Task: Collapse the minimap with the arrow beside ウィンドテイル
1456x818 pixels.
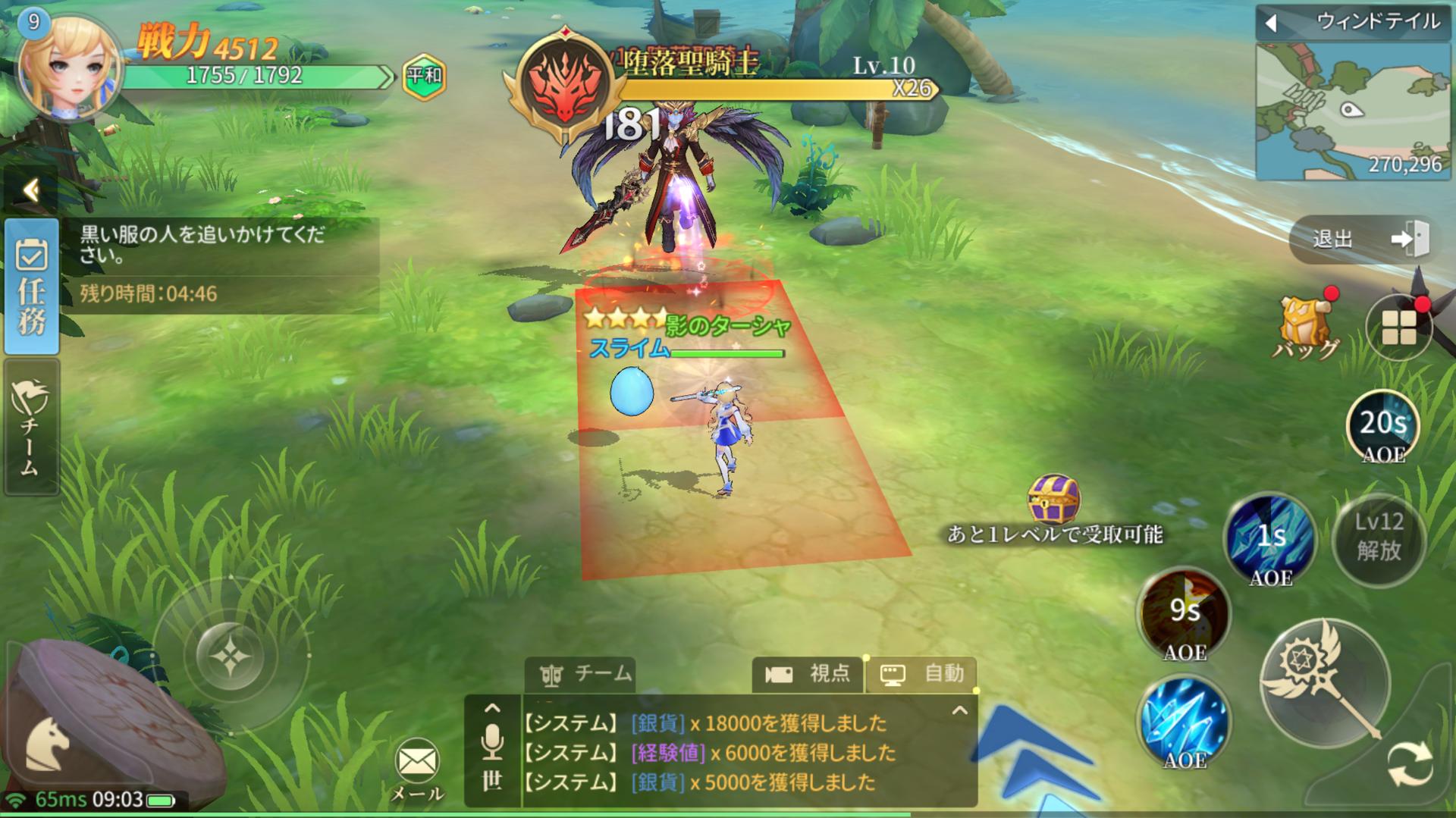Action: tap(1272, 24)
